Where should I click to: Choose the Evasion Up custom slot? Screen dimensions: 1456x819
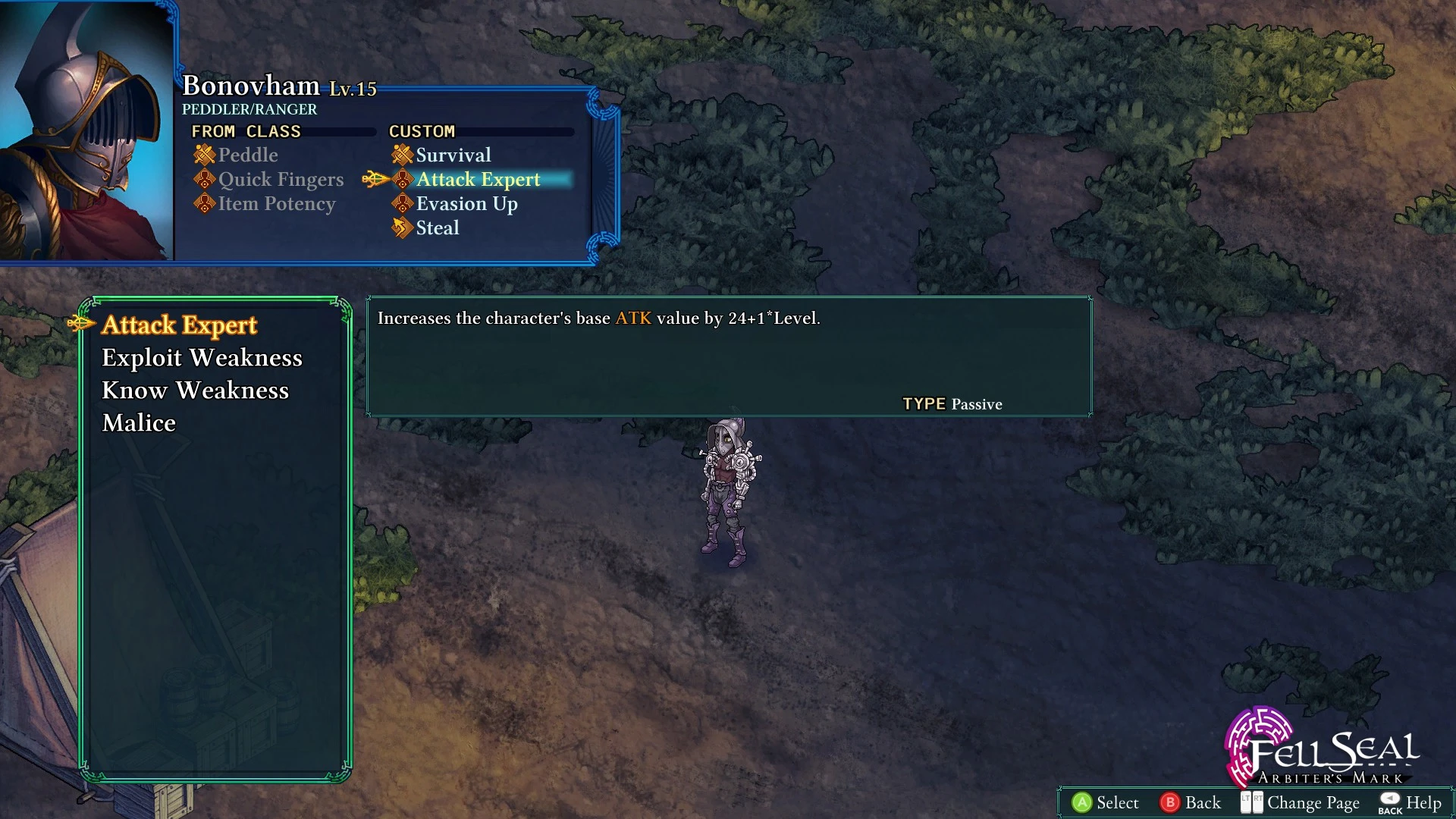click(x=466, y=204)
